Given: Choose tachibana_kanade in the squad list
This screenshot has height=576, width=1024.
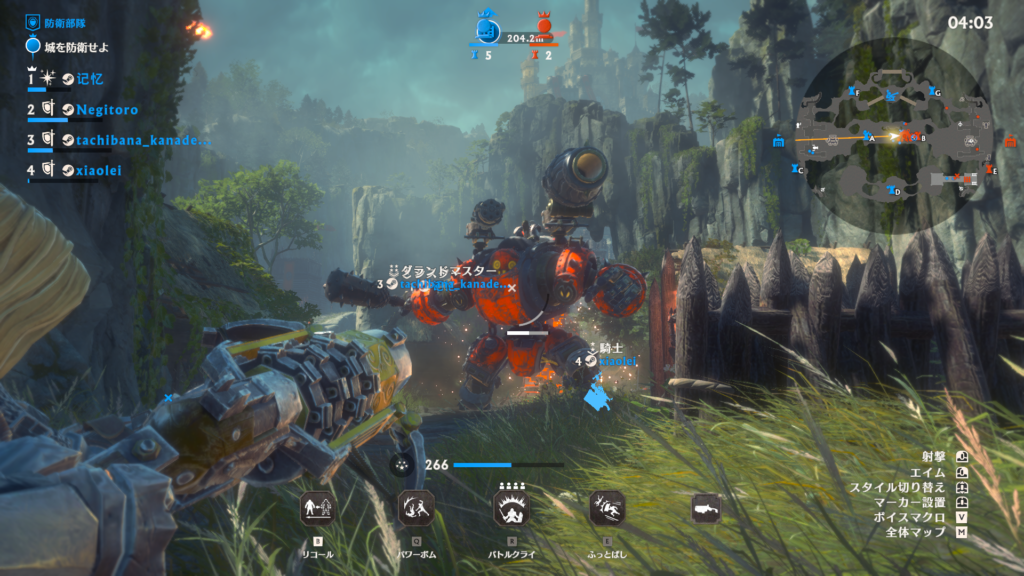Looking at the screenshot, I should click(143, 140).
